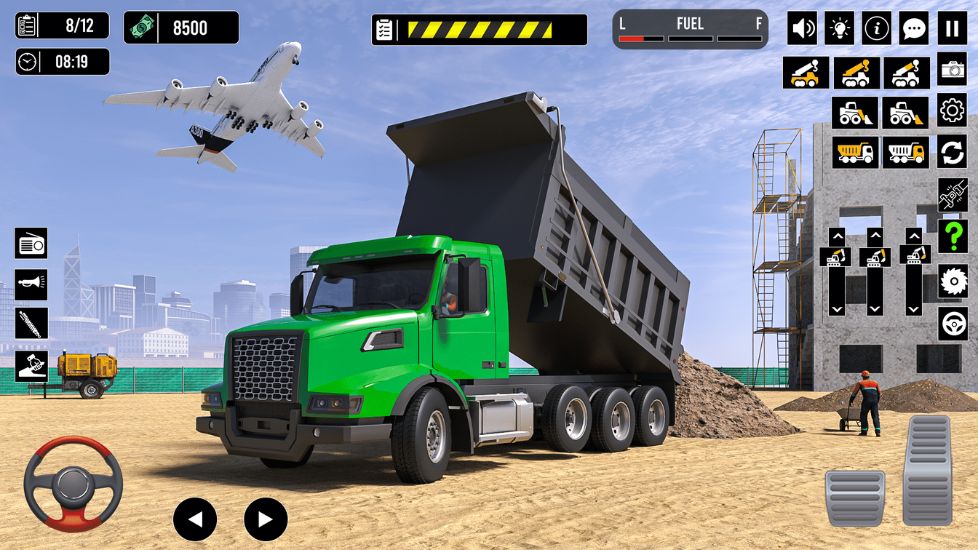
Task: Step on the tall accelerator pedal
Action: [927, 470]
